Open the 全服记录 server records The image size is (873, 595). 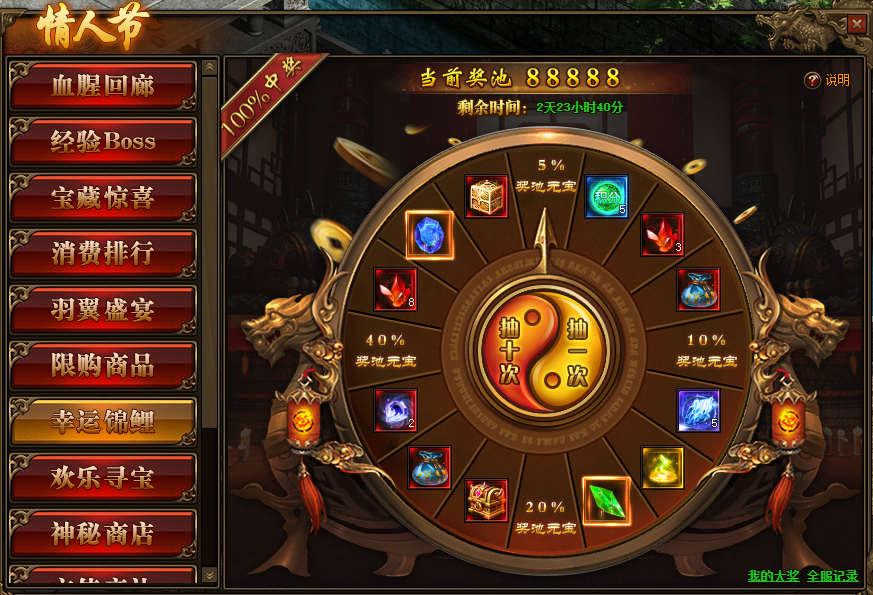tap(832, 576)
